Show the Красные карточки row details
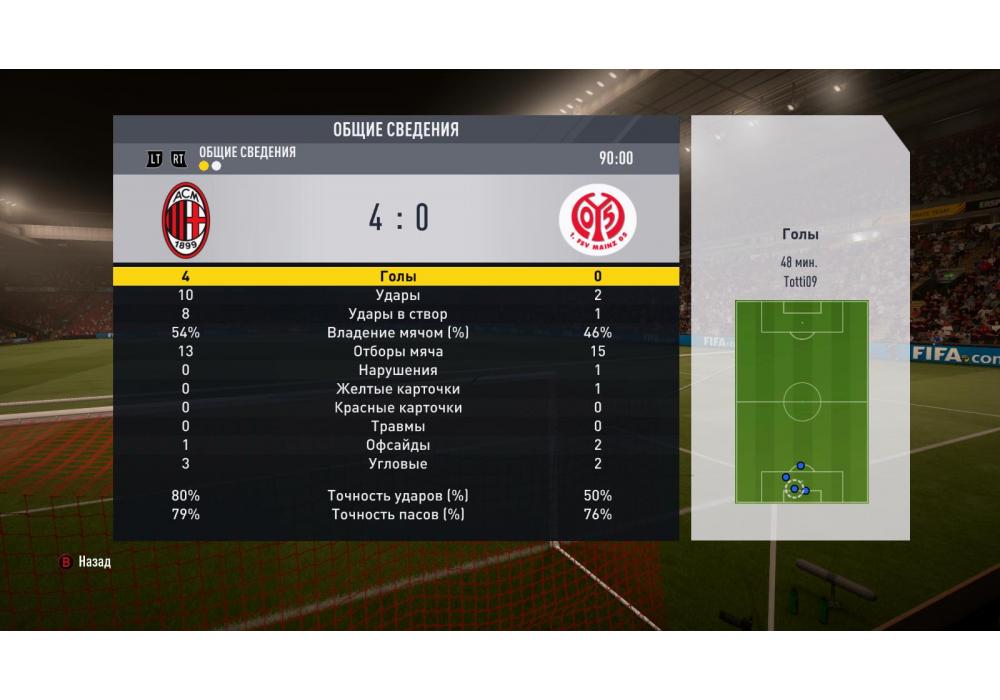This screenshot has height=700, width=1000. pyautogui.click(x=397, y=408)
